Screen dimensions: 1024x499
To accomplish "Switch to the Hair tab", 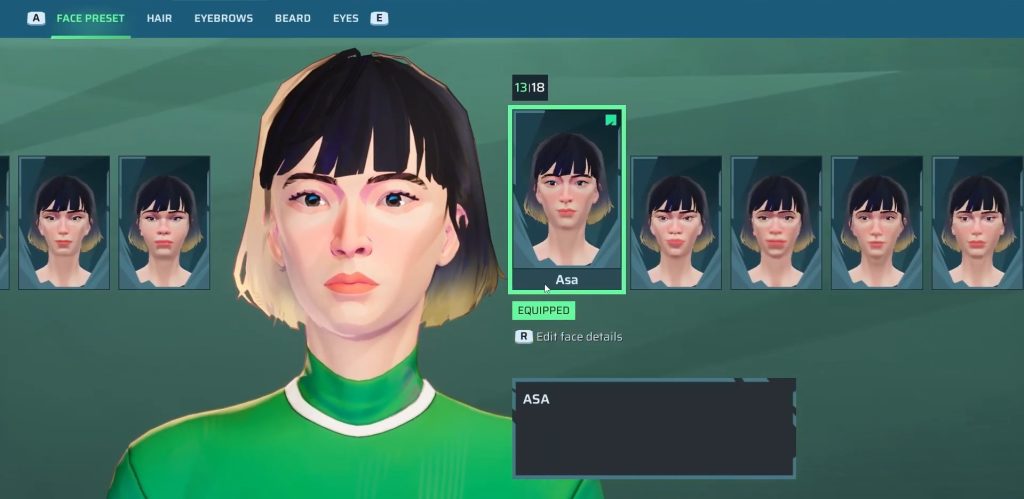I will pos(159,18).
